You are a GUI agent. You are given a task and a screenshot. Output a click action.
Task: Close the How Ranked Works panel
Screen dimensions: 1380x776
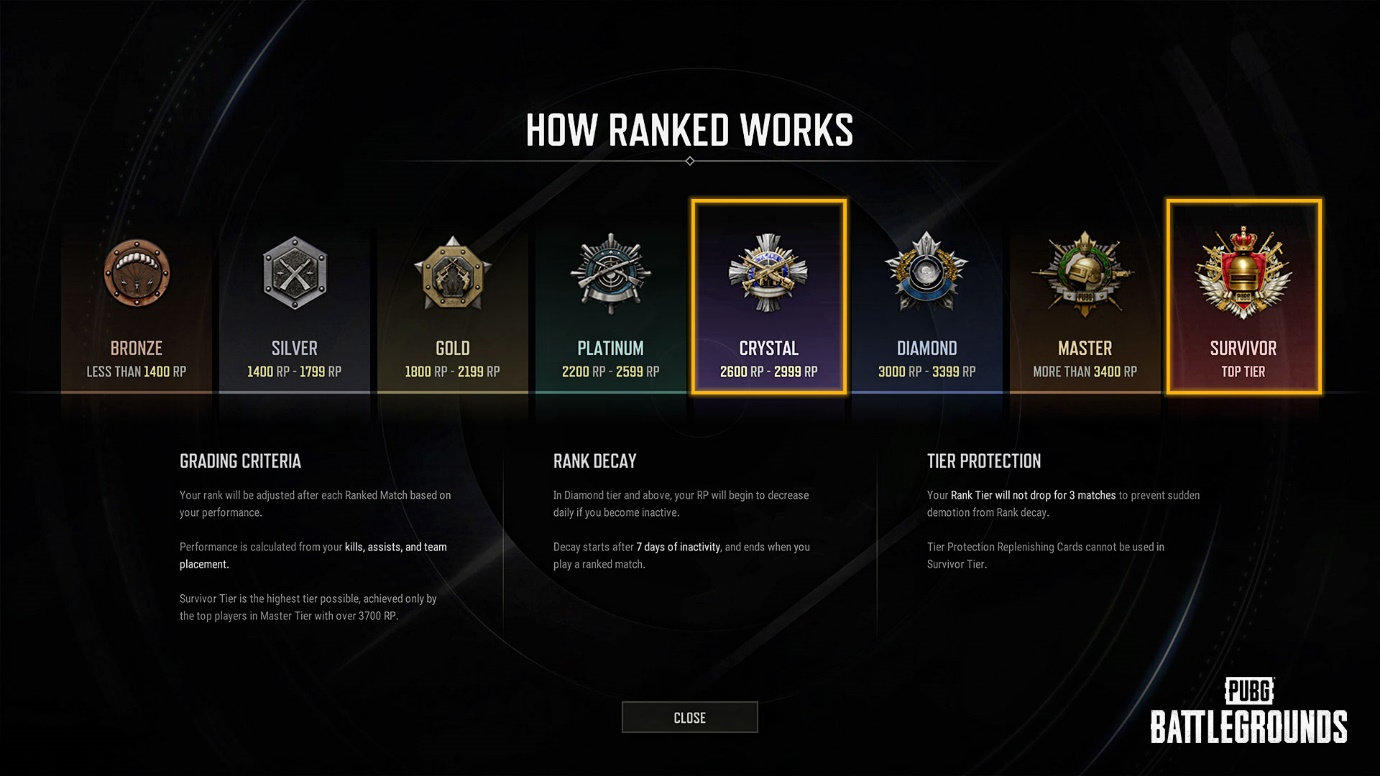tap(689, 717)
